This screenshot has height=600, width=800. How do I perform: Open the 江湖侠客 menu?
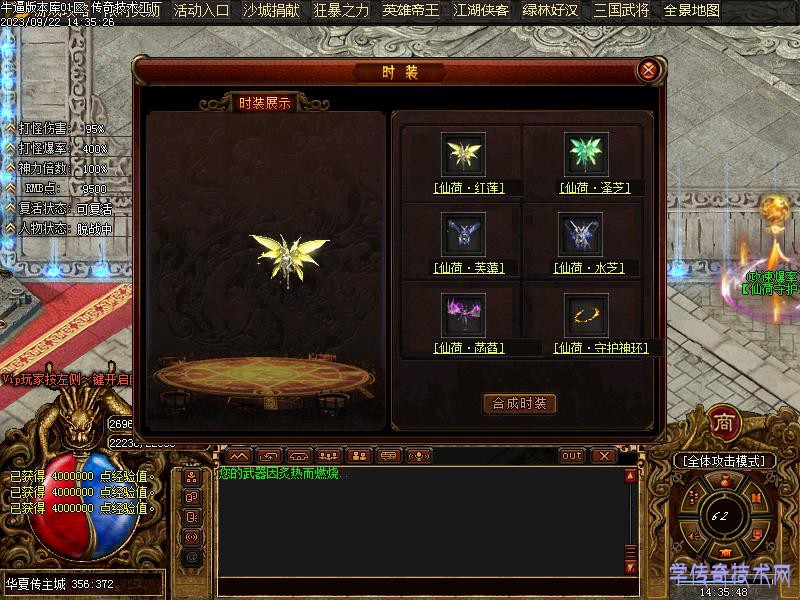481,11
